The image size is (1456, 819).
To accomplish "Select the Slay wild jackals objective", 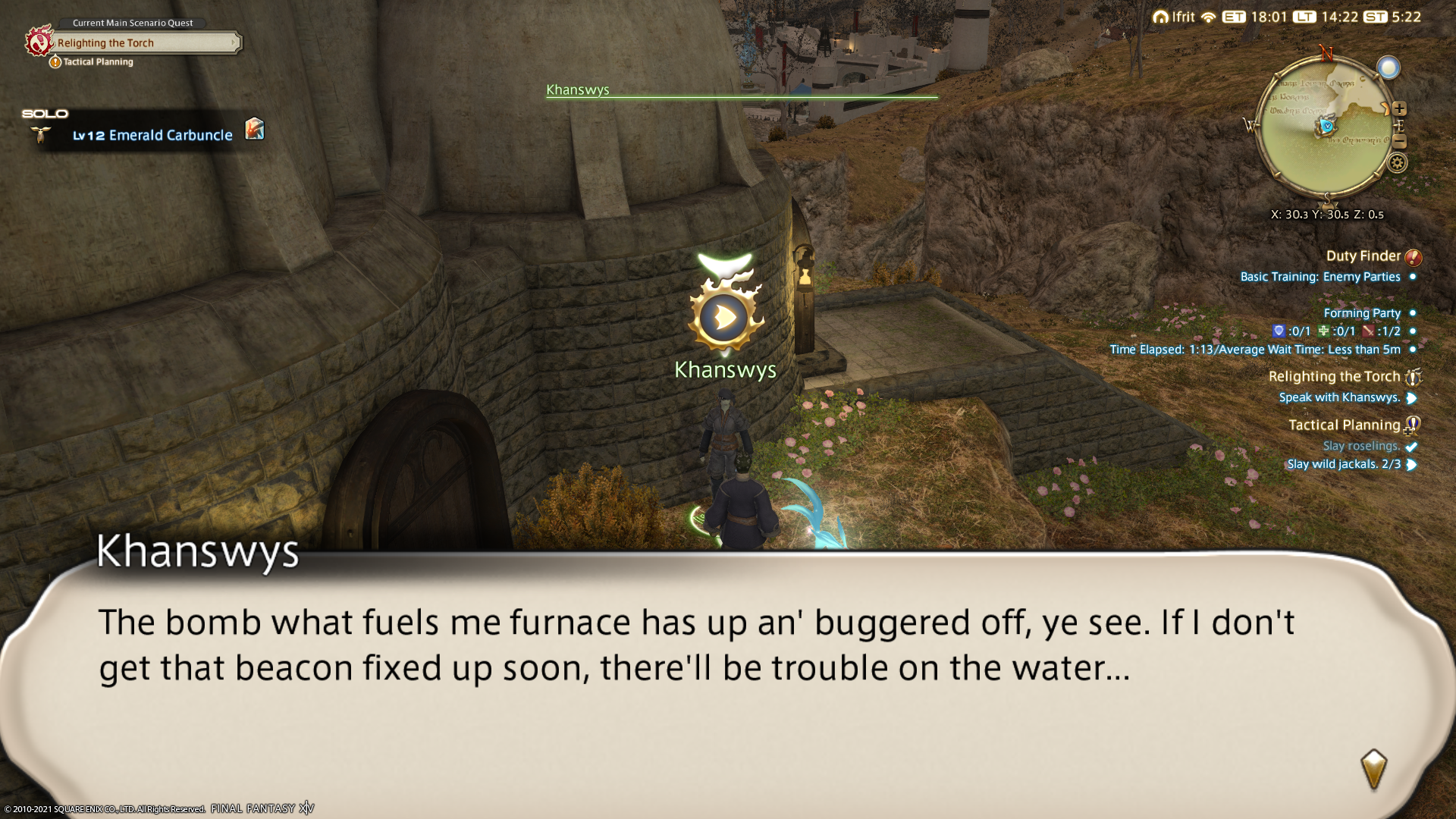I will 1343,464.
